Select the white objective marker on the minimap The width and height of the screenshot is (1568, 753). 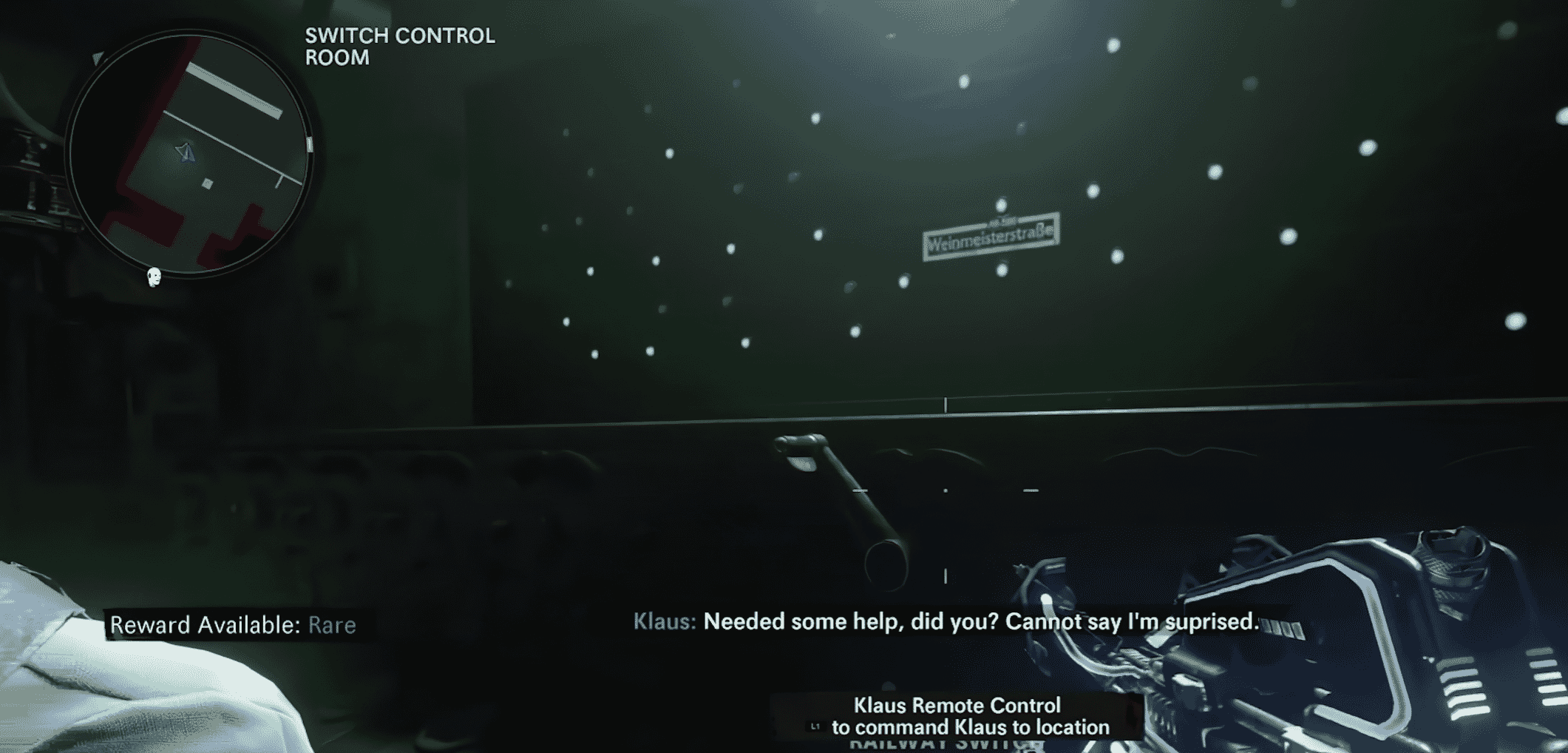[207, 183]
